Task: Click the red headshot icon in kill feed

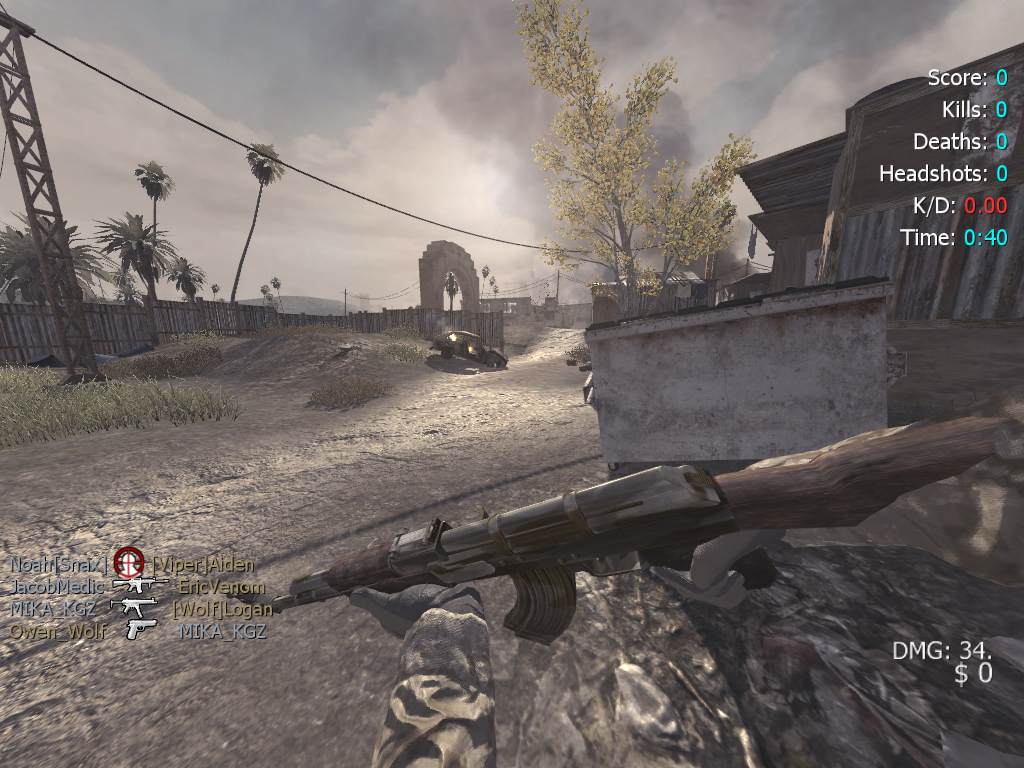Action: click(x=129, y=562)
